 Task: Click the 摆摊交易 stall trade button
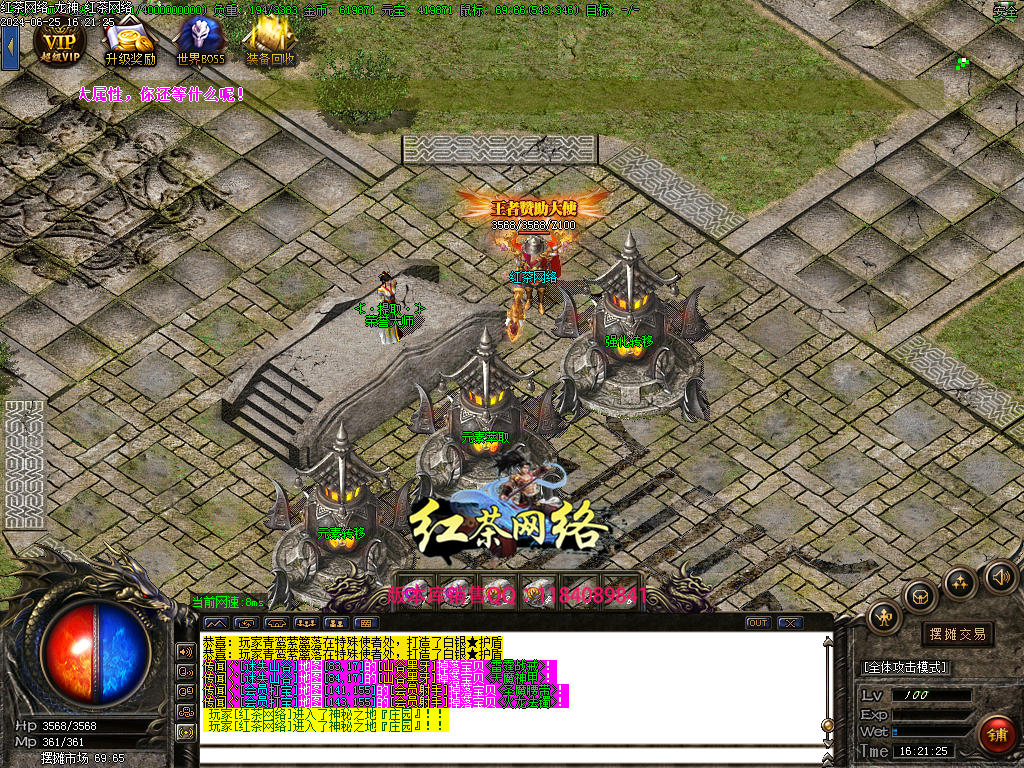(957, 634)
